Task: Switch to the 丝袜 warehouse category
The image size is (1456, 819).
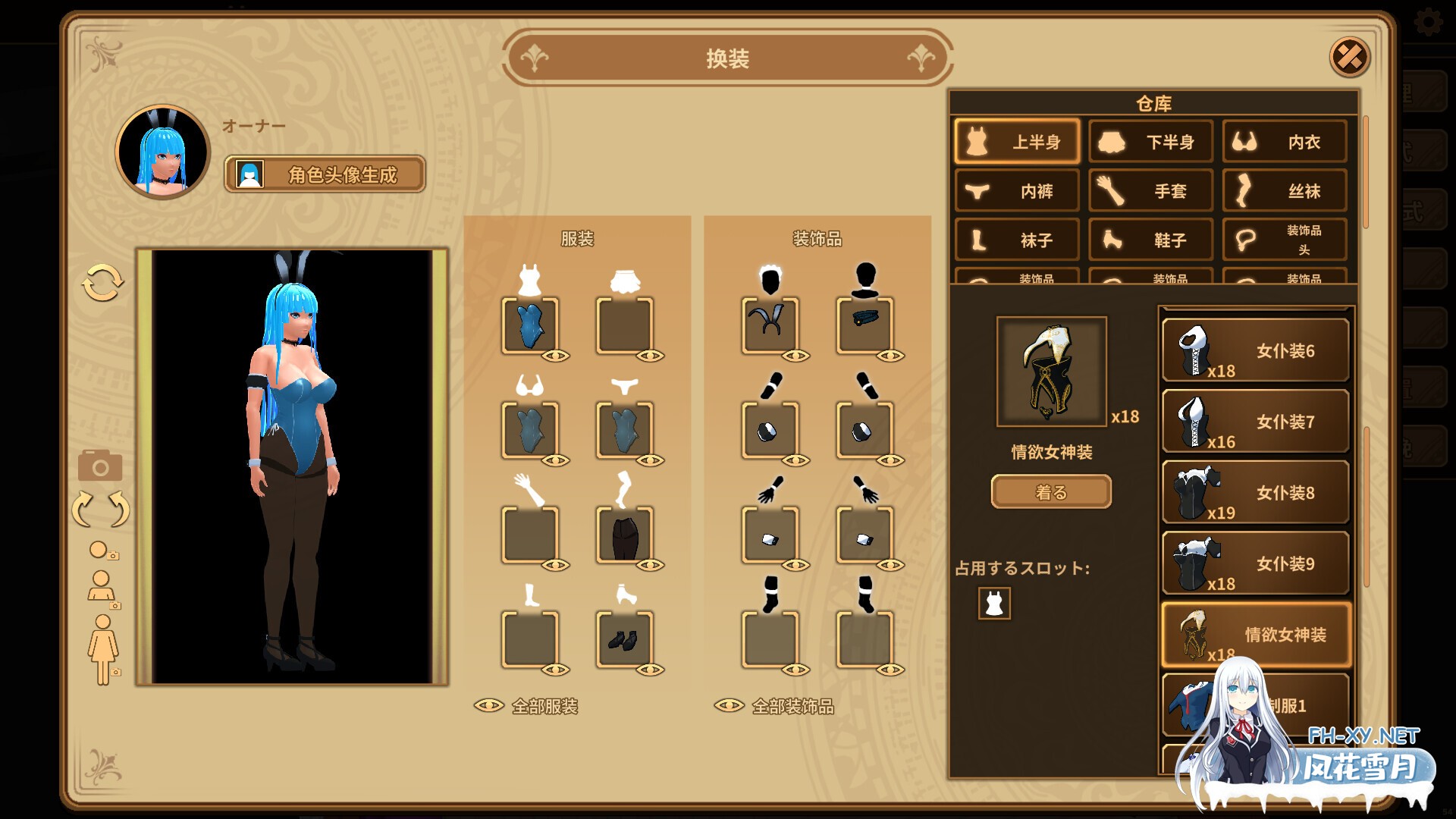Action: (1283, 190)
